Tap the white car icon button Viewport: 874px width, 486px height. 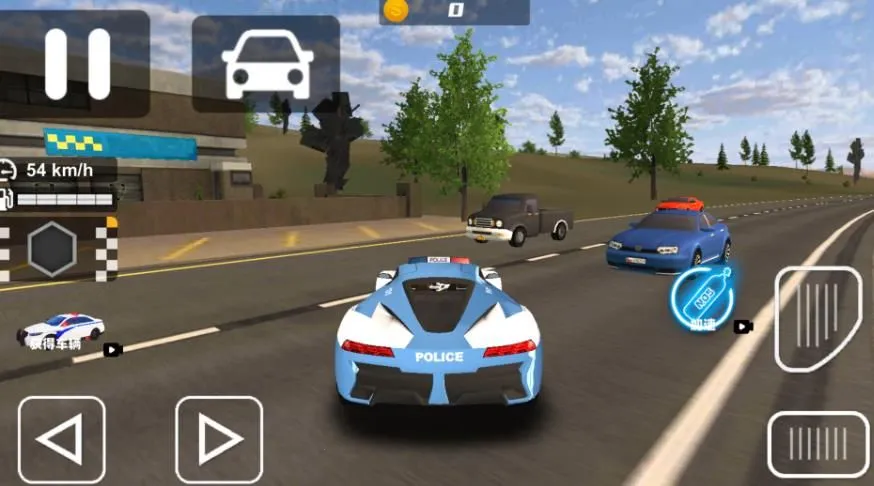266,64
